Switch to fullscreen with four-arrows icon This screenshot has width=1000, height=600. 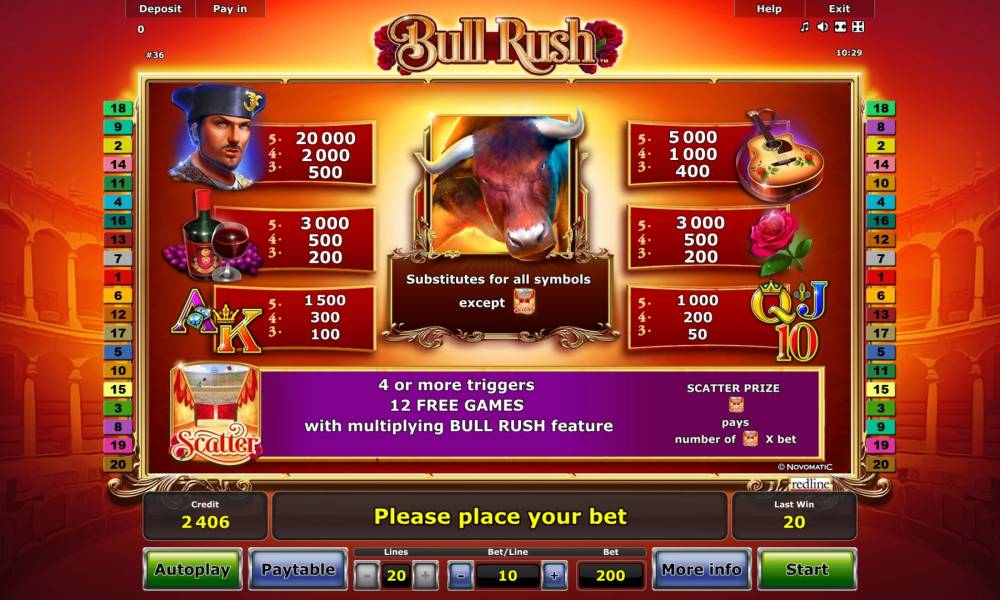[x=857, y=27]
